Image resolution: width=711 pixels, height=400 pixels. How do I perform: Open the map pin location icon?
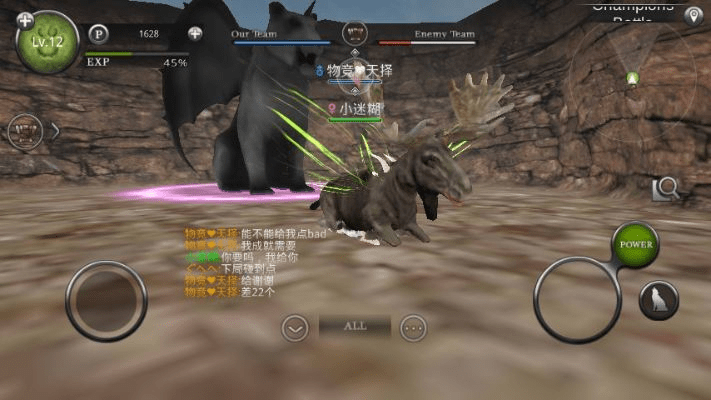(692, 16)
